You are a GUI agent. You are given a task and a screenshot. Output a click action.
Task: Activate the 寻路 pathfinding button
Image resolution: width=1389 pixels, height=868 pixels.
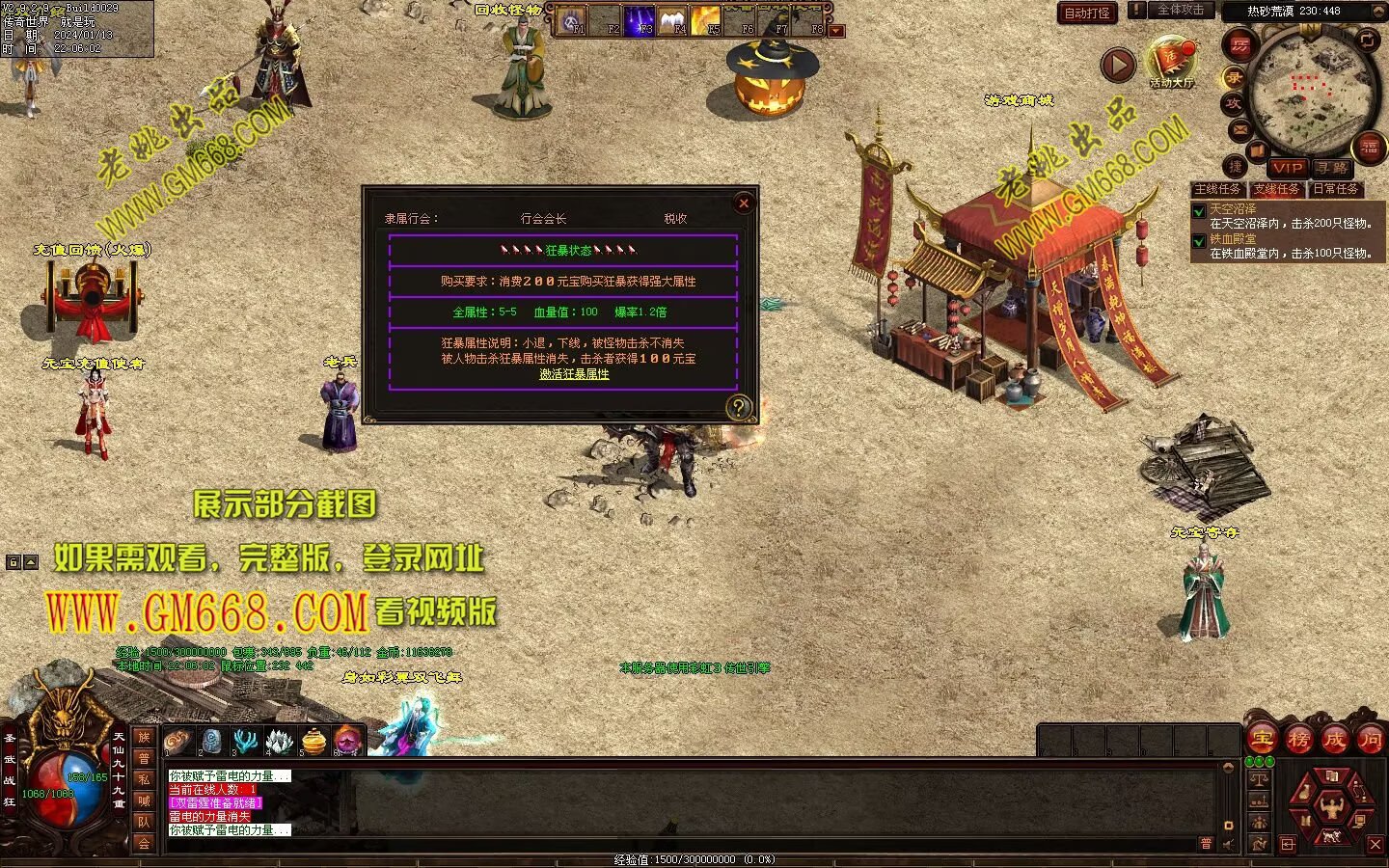click(x=1333, y=168)
